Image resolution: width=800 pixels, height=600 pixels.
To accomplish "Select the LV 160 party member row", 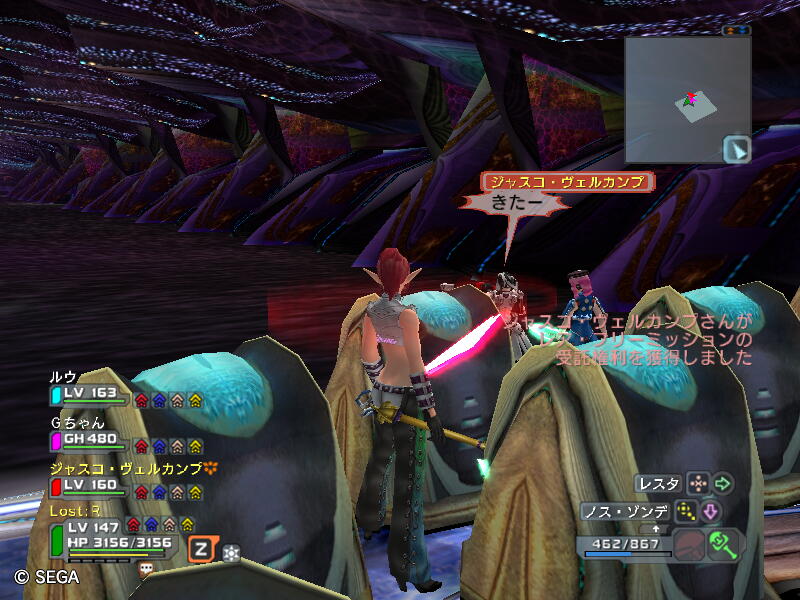I will pos(90,486).
